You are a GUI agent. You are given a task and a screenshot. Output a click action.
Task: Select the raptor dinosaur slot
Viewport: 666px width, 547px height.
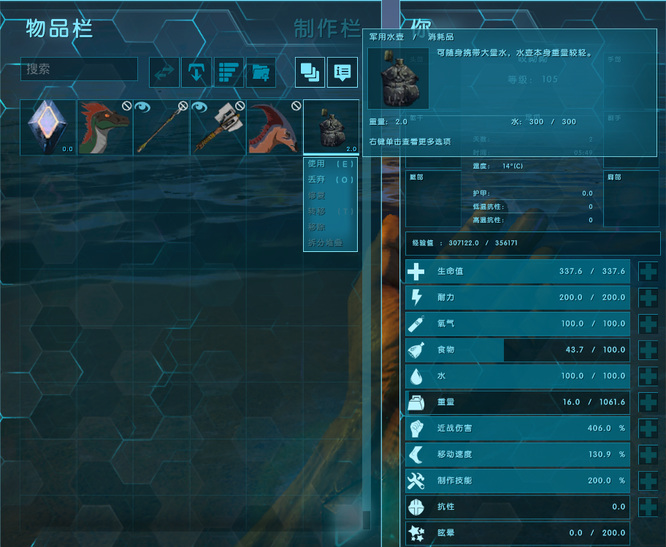[x=105, y=127]
